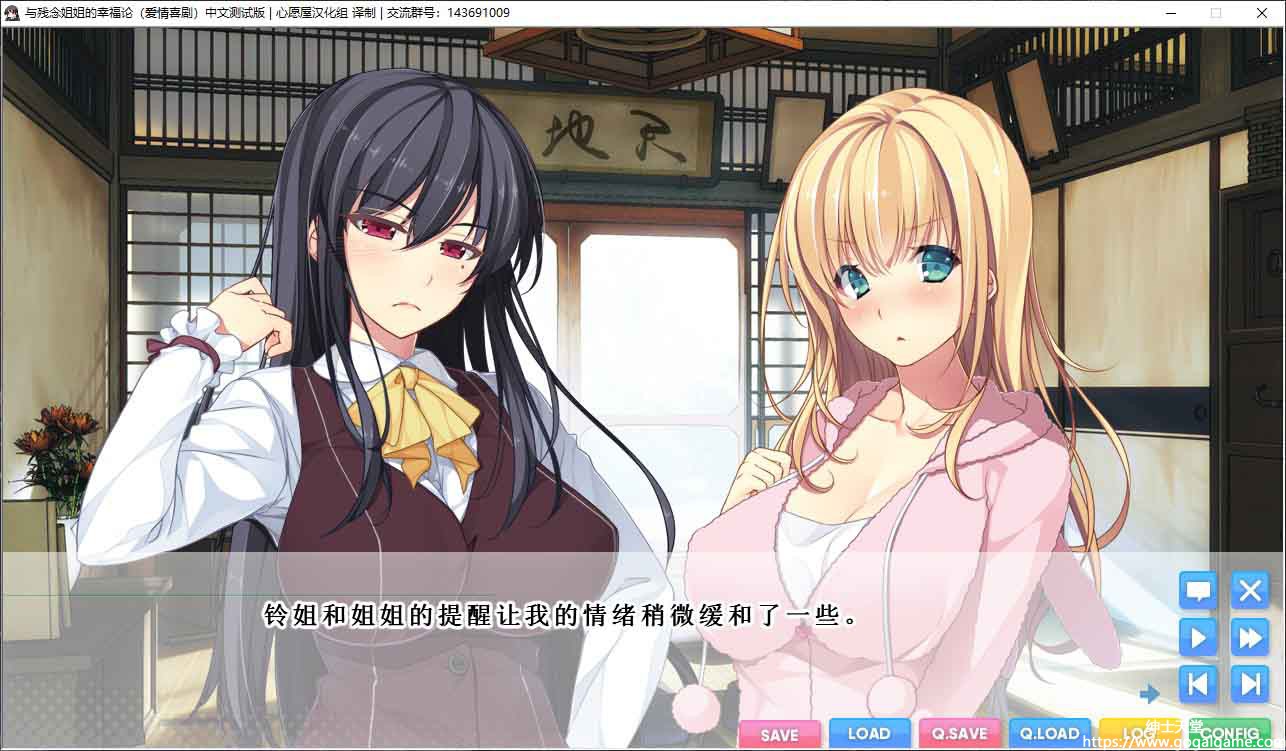
Task: Open the LOAD menu
Action: point(869,734)
